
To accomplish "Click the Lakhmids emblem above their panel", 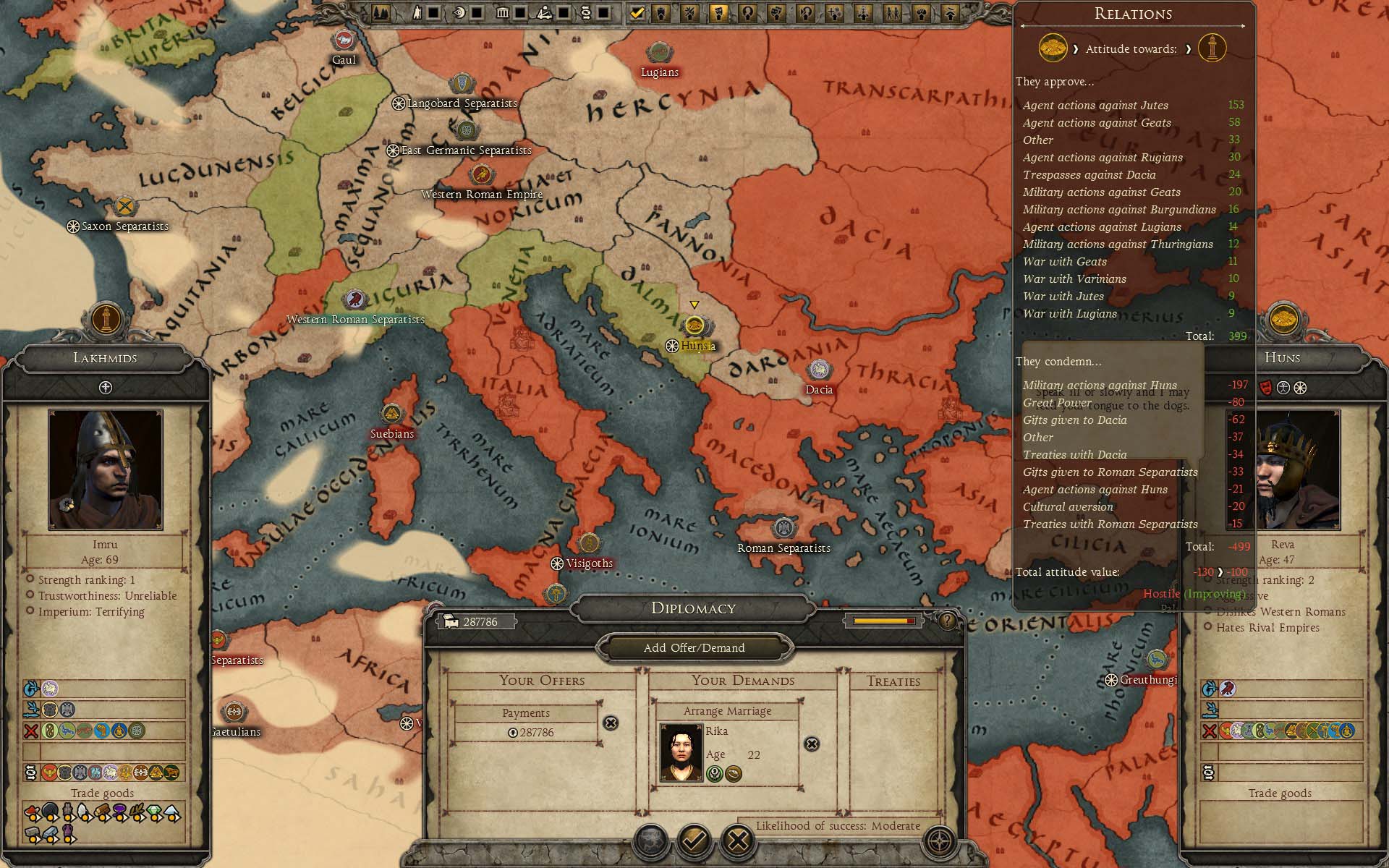I will 107,318.
